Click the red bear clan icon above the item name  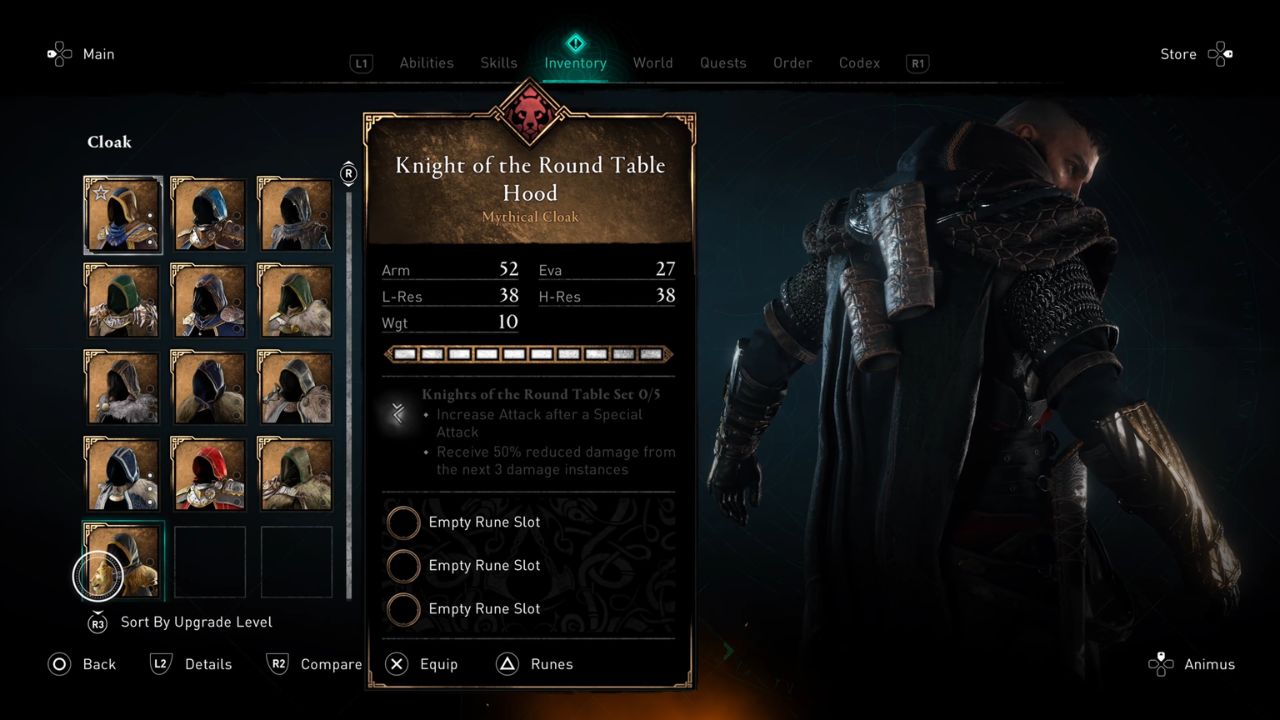tap(529, 113)
